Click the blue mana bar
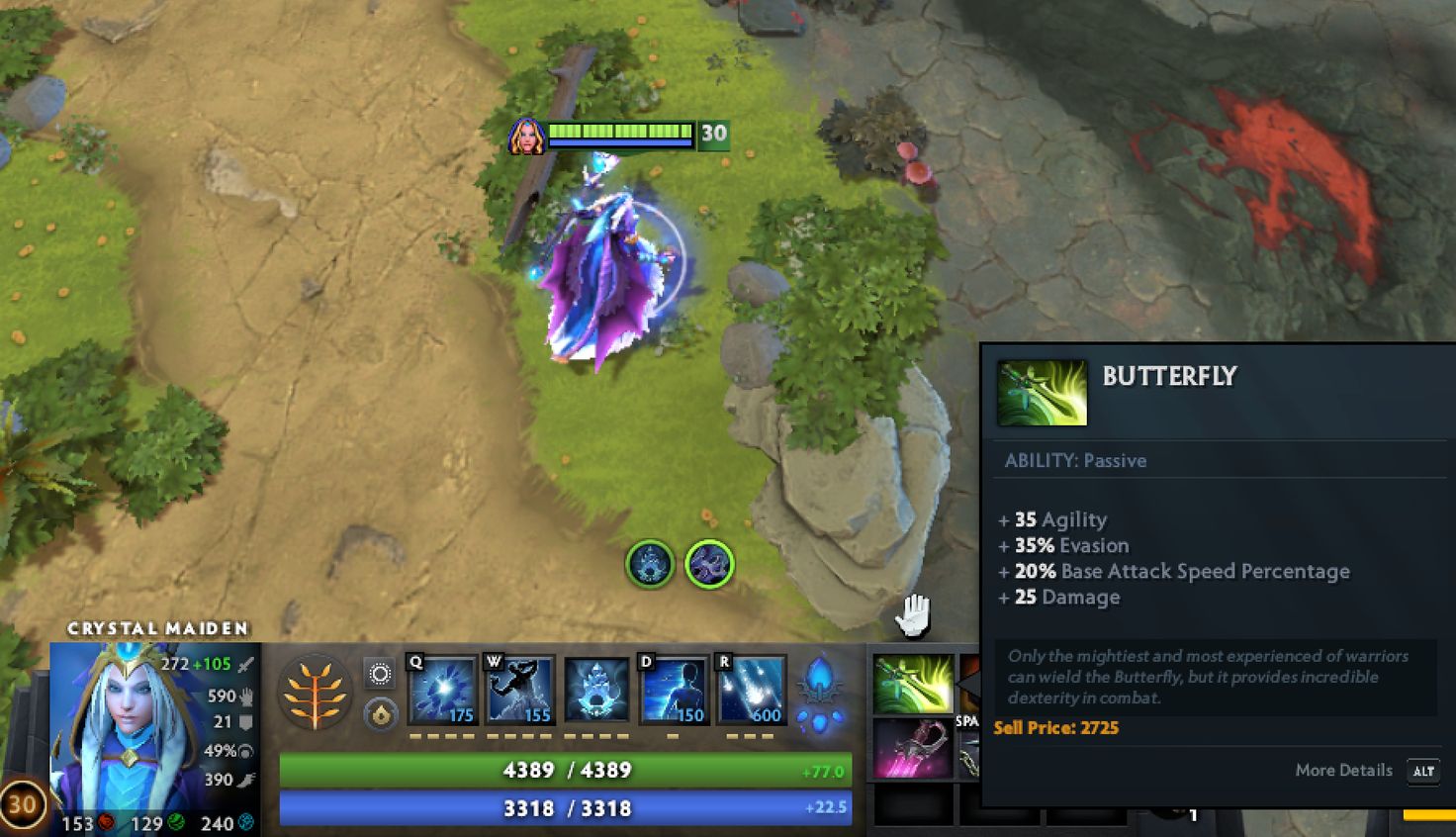Viewport: 1456px width, 837px height. pos(564,808)
